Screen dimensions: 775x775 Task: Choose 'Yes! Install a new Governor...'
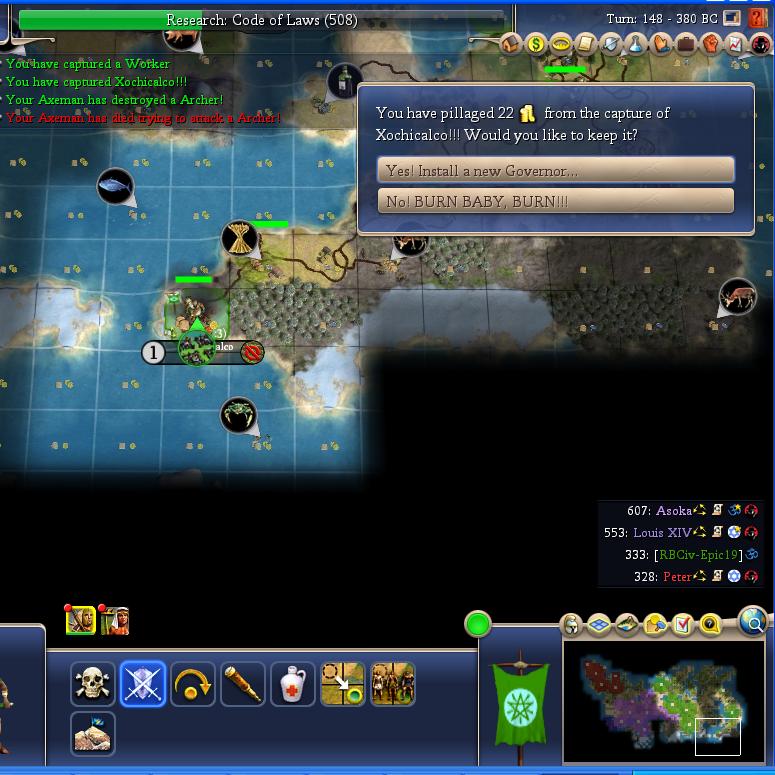555,170
